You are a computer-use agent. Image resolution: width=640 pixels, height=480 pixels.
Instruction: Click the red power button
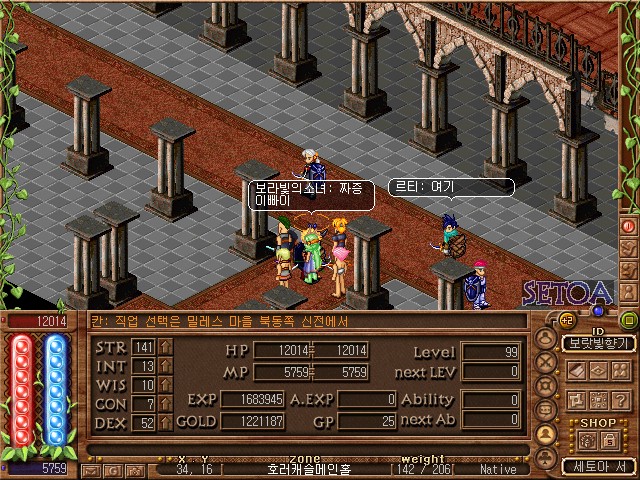click(629, 226)
